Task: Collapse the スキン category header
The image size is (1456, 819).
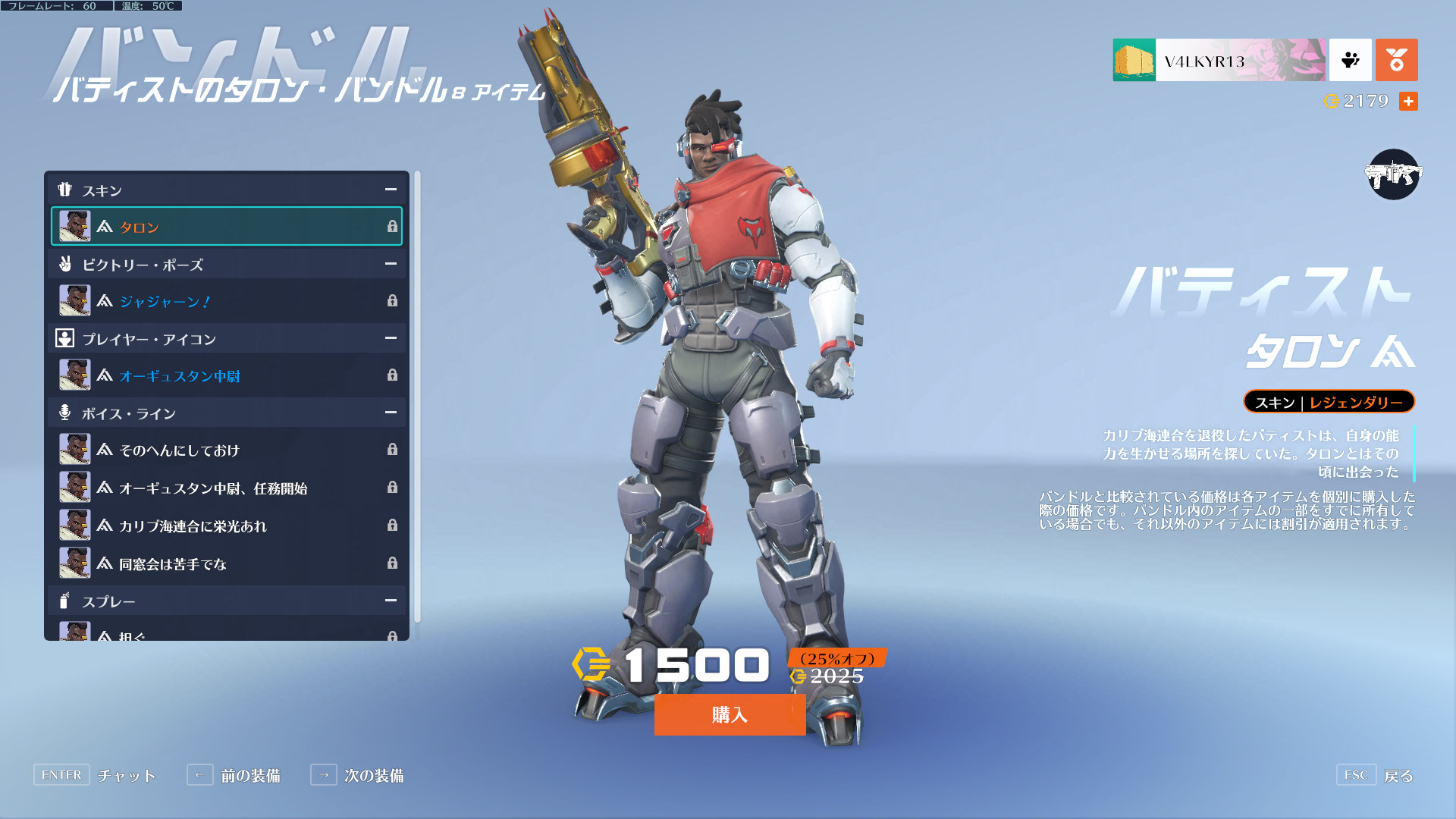Action: point(391,190)
